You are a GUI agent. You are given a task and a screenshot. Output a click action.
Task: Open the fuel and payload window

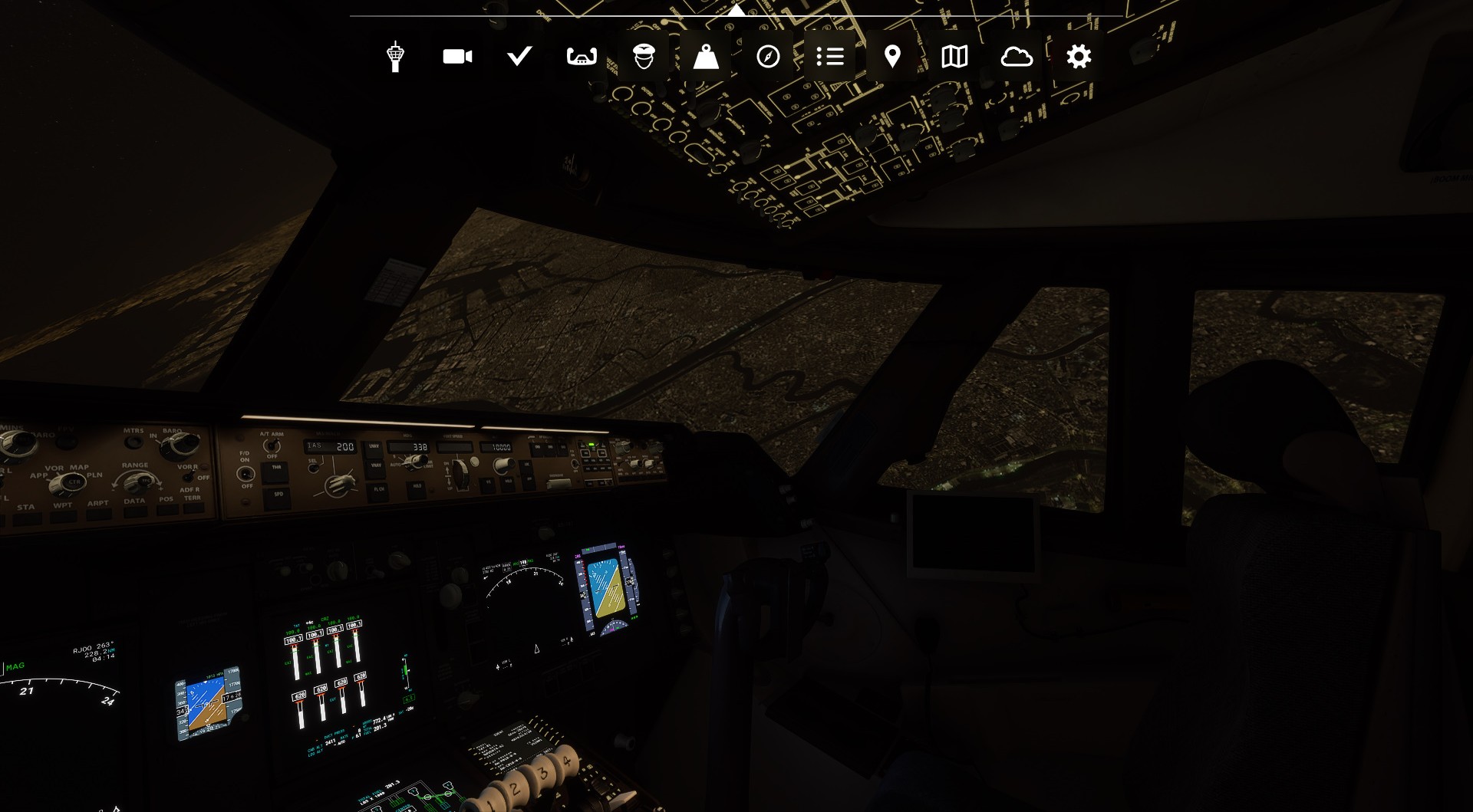706,55
